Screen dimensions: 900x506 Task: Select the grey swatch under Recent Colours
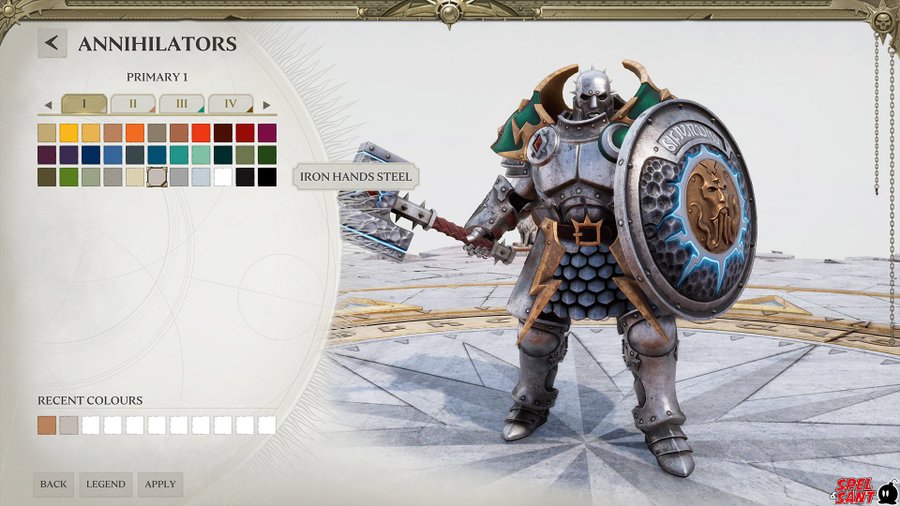(x=69, y=425)
